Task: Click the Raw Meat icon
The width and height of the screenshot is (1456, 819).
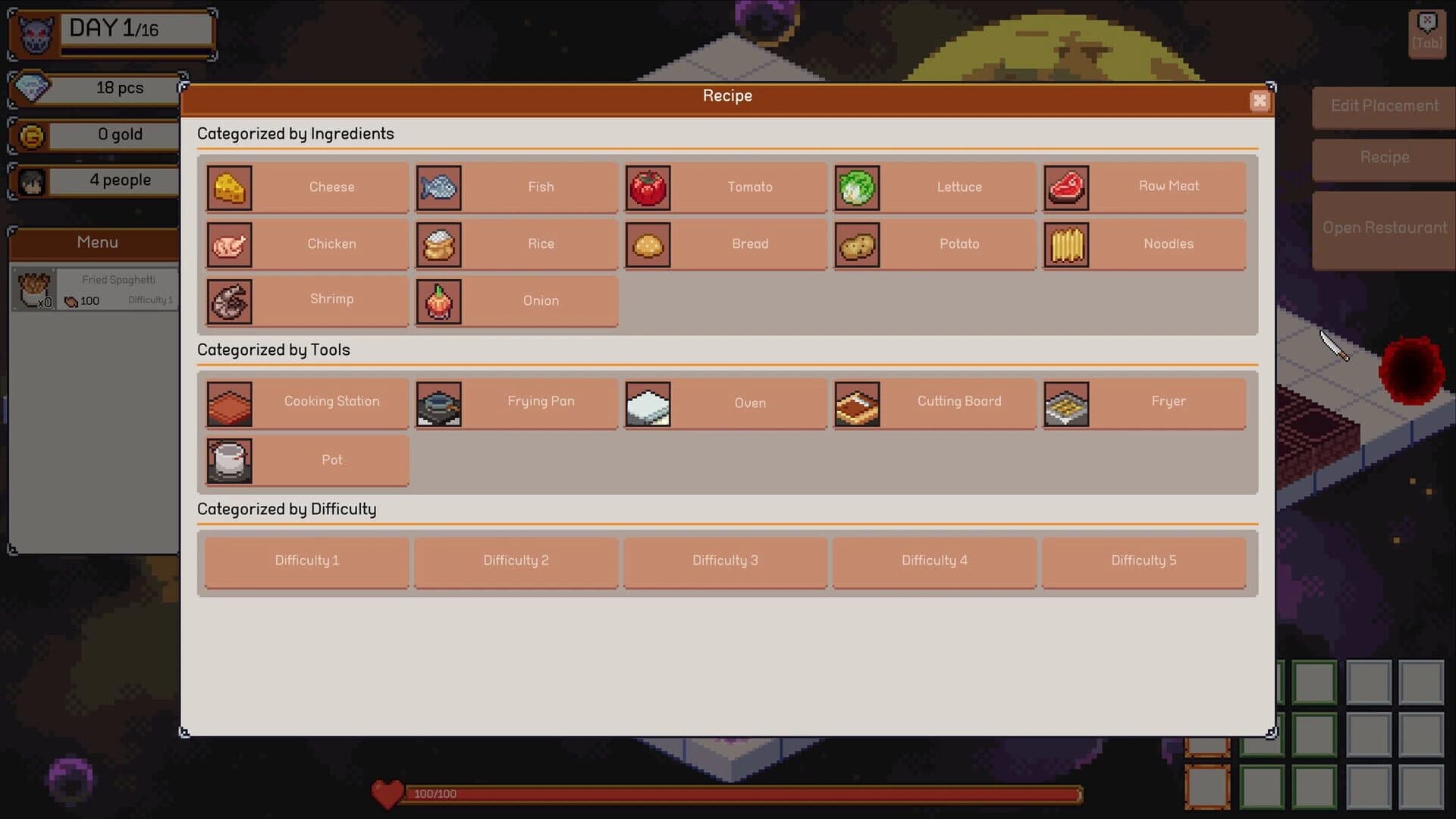Action: (x=1067, y=187)
